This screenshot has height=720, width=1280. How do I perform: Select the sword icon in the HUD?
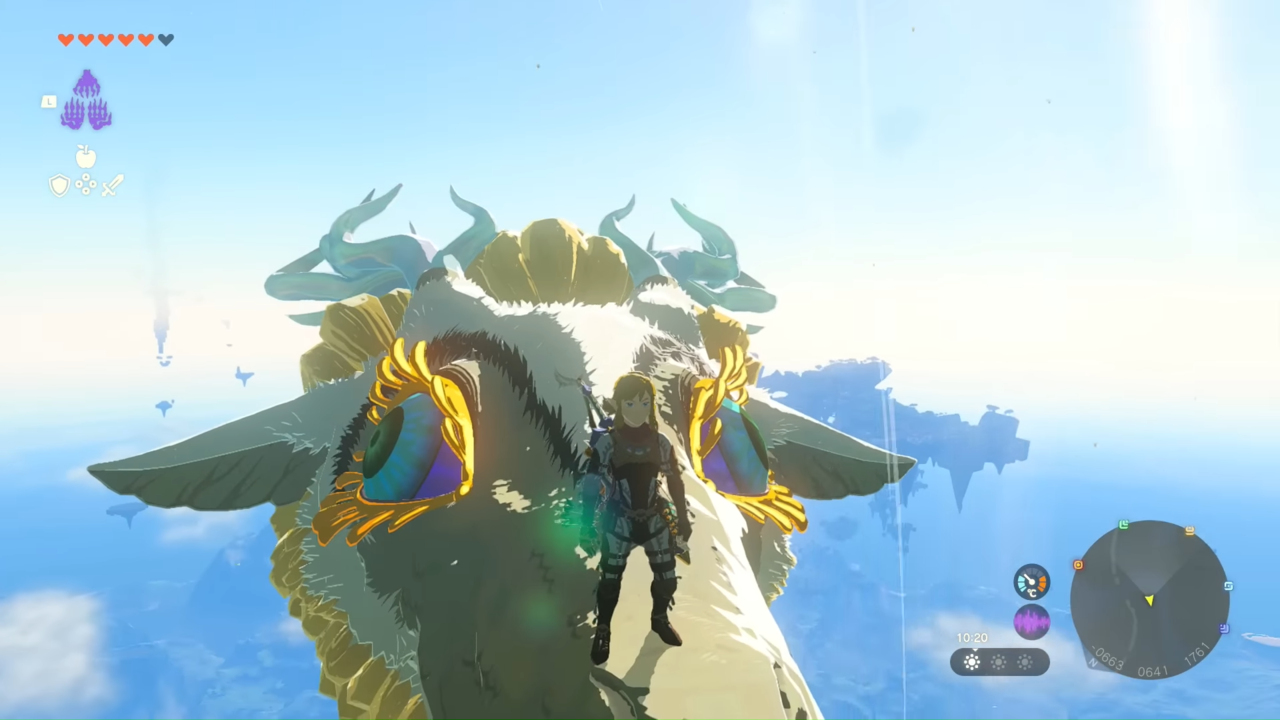pyautogui.click(x=112, y=184)
